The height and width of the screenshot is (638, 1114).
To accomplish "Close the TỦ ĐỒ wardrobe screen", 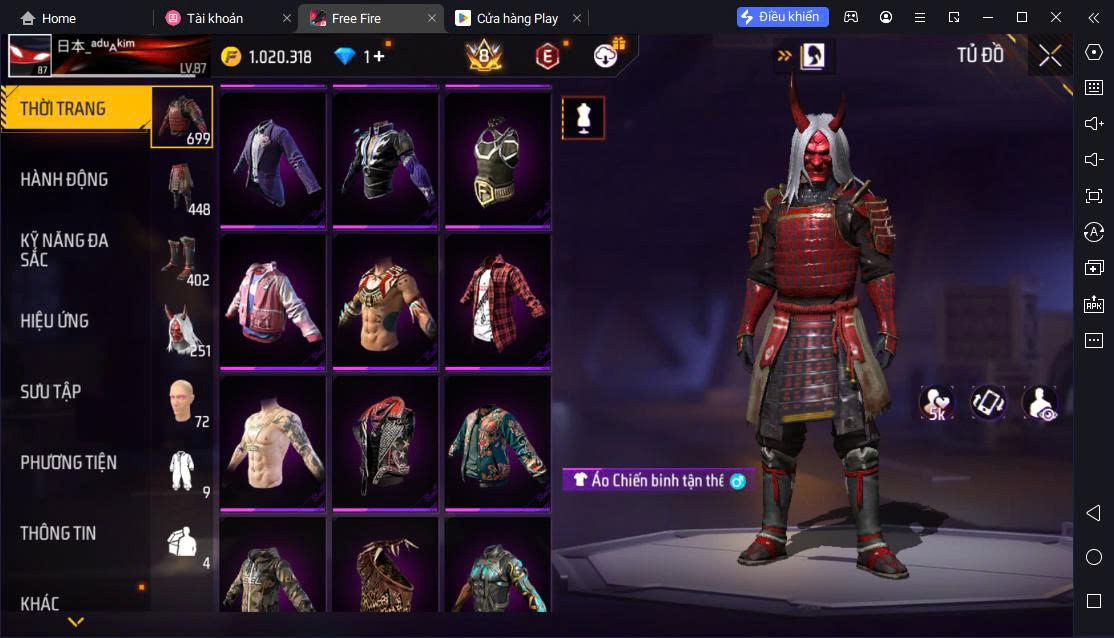I will (1050, 56).
